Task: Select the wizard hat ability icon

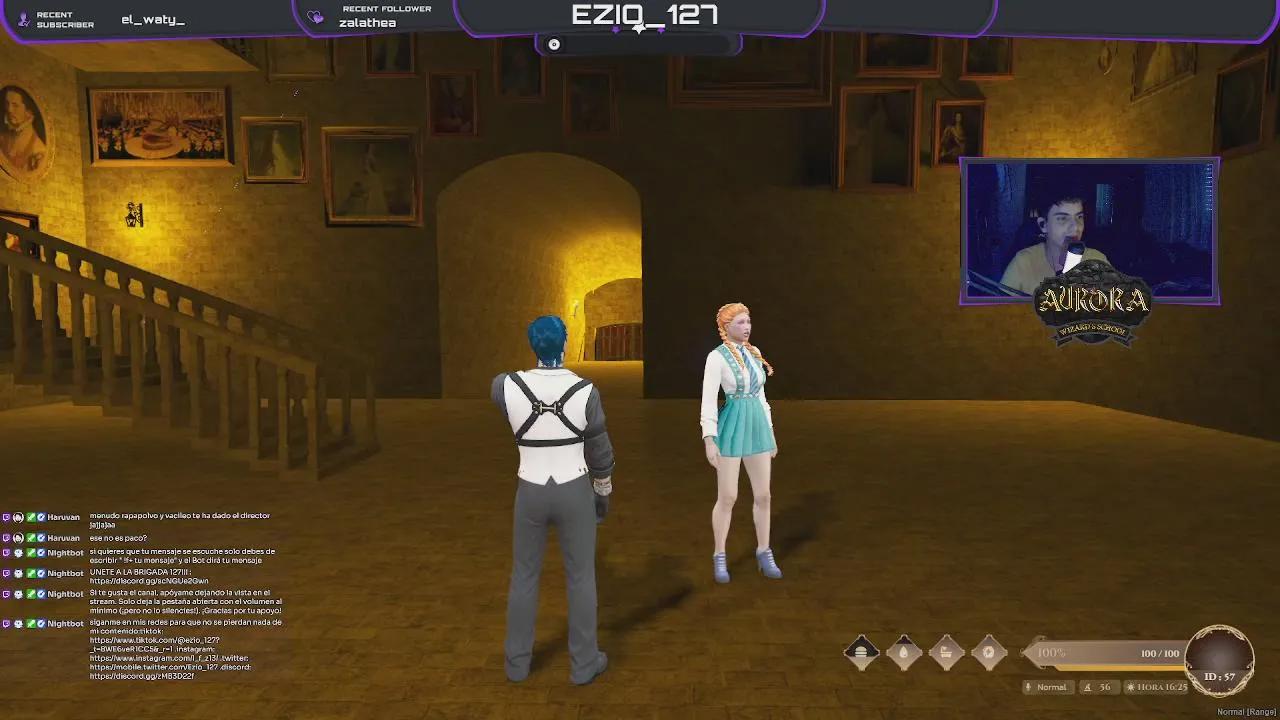Action: [x=862, y=652]
